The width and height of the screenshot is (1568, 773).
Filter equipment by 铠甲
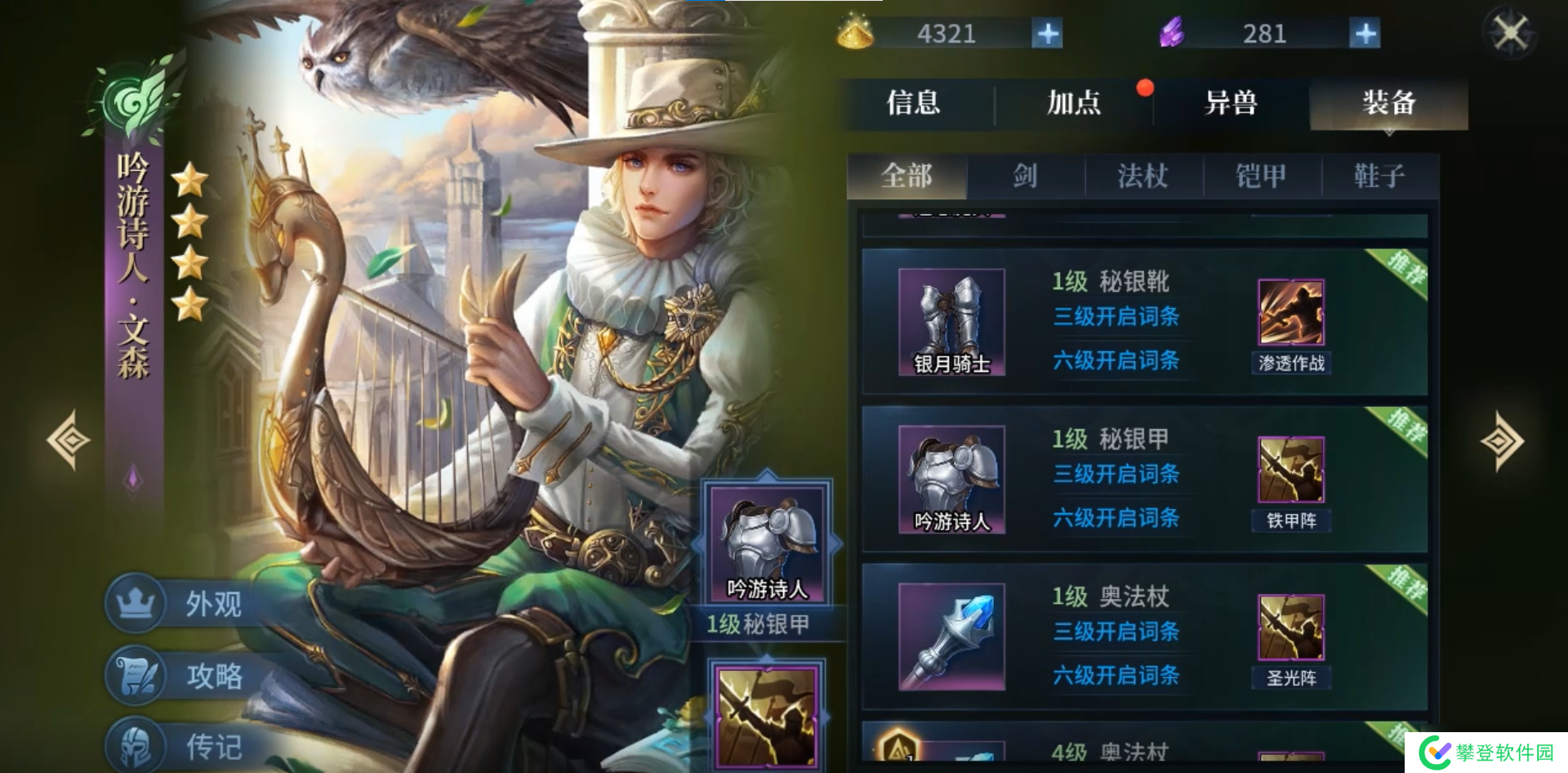(1261, 176)
